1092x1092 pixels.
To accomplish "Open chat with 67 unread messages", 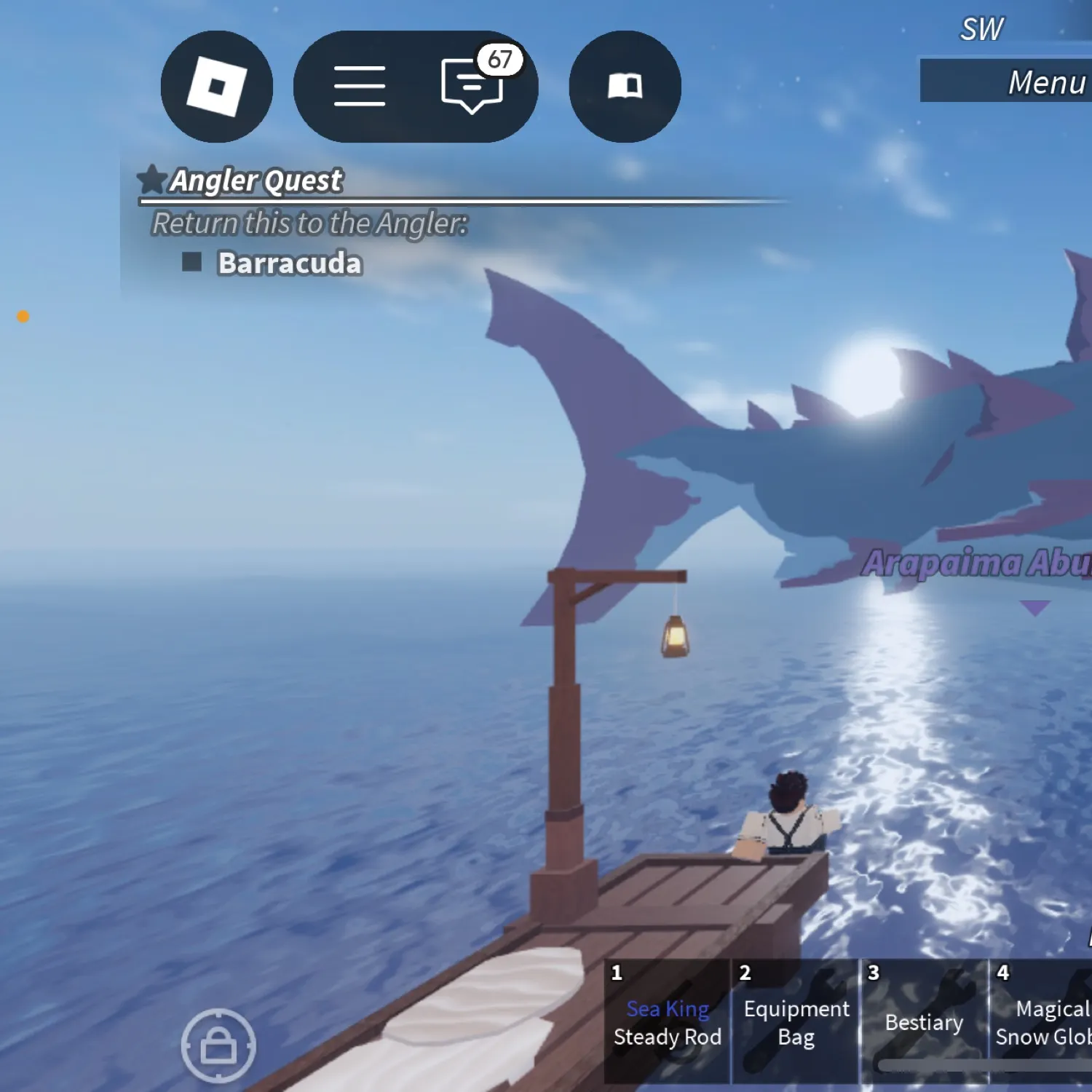I will coord(472,87).
